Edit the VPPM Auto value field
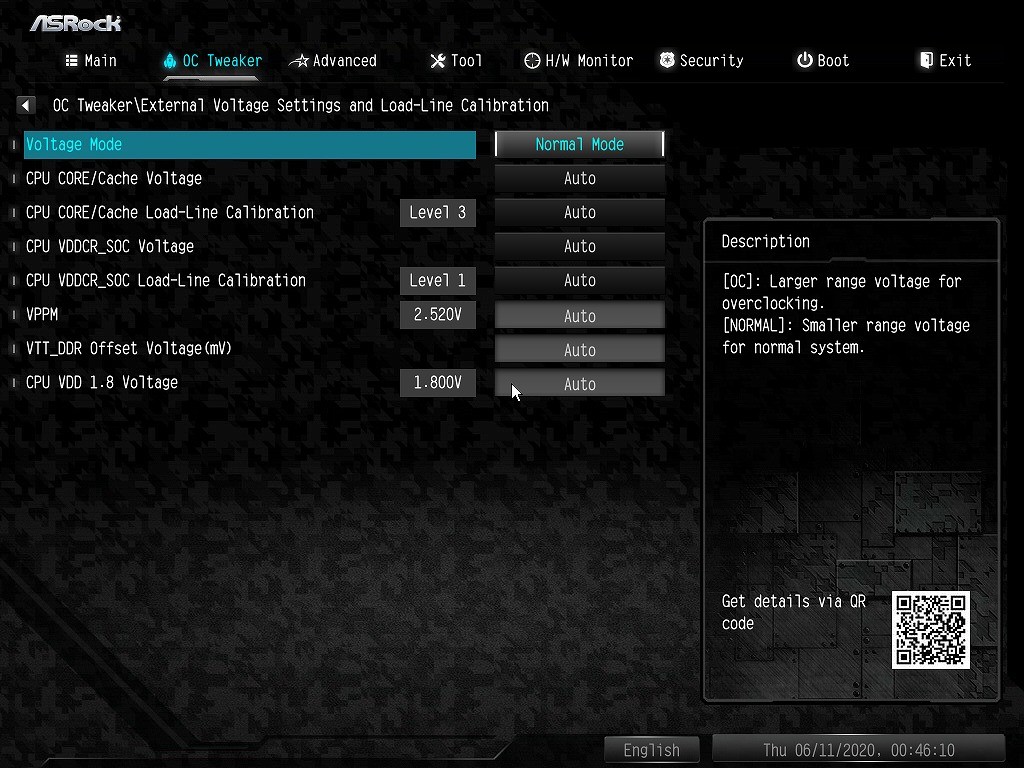The height and width of the screenshot is (768, 1024). [580, 316]
